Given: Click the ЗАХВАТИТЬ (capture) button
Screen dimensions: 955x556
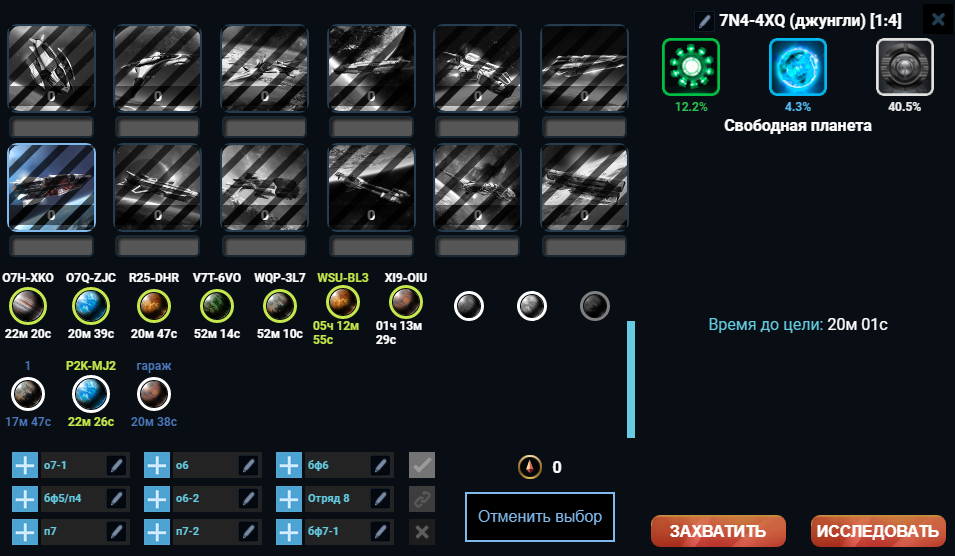Looking at the screenshot, I should pyautogui.click(x=717, y=530).
